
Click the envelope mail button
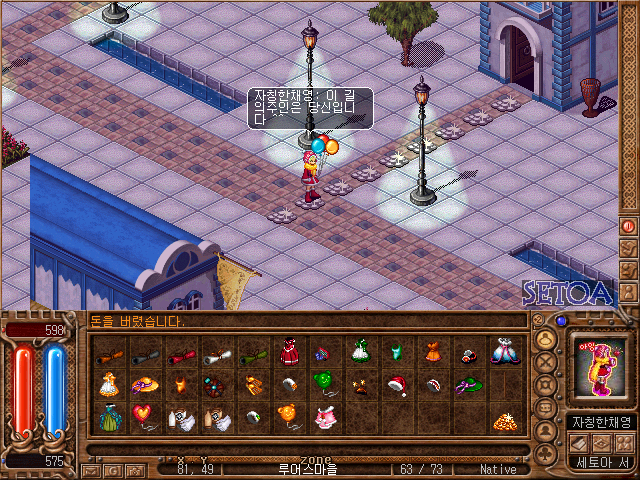(x=90, y=469)
